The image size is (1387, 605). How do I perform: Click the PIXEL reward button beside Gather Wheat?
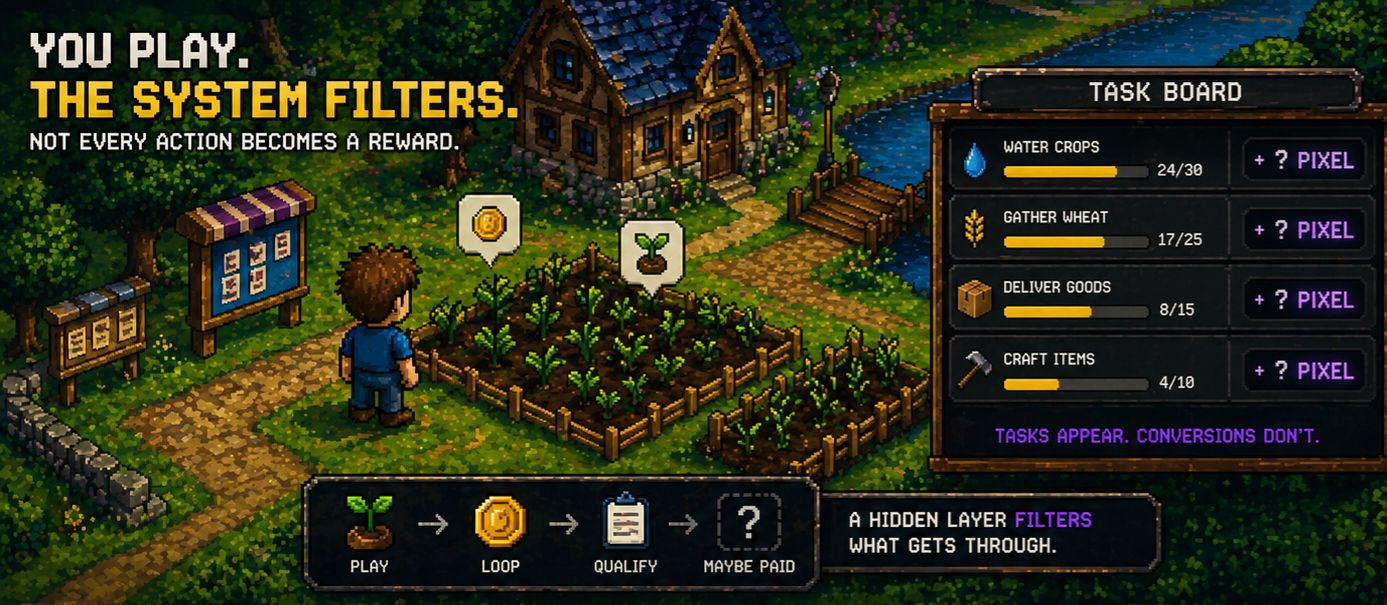[1304, 230]
